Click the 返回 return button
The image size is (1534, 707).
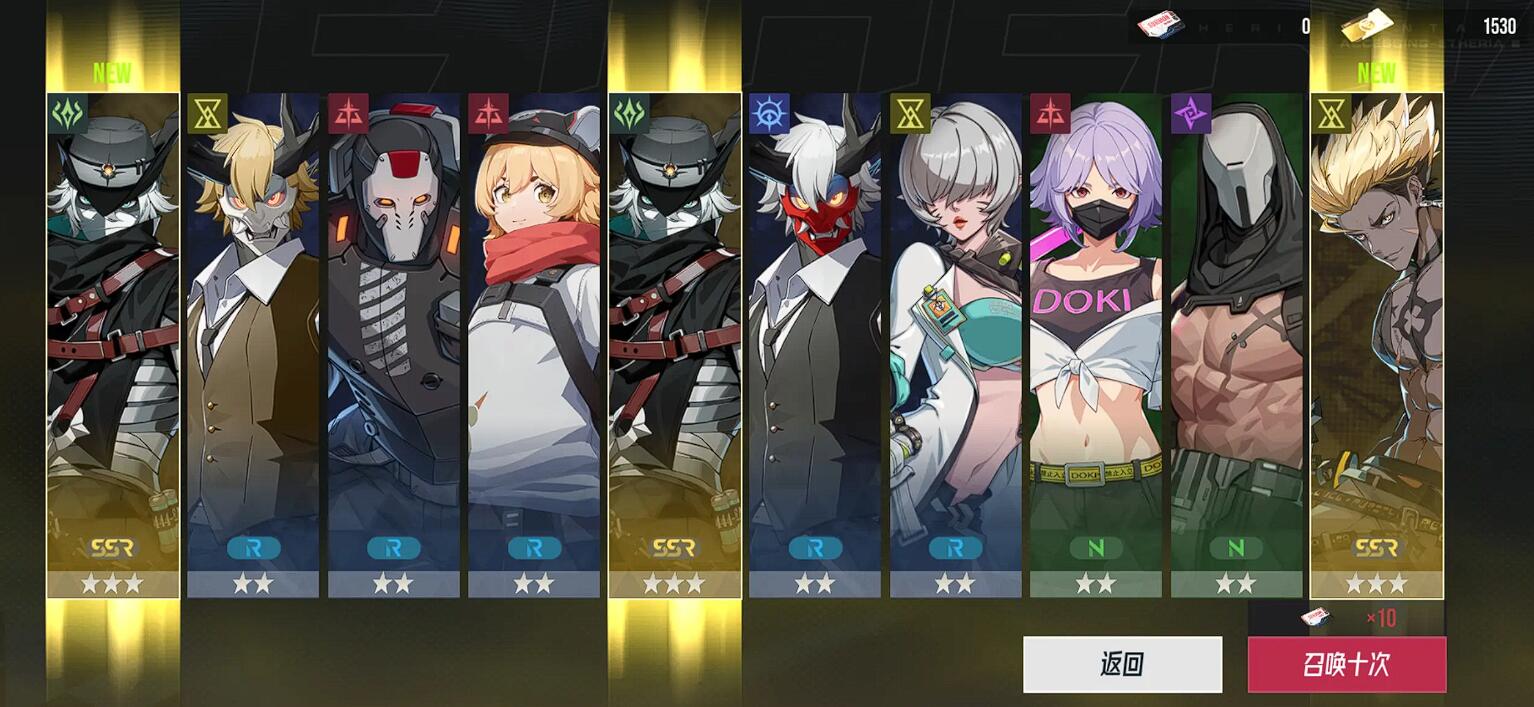1122,664
